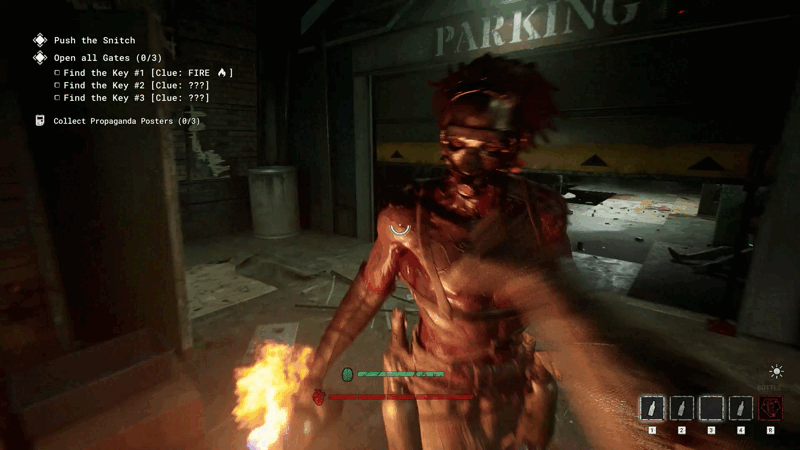800x450 pixels.
Task: Select the Find the Key #2 sub-objective
Action: pos(136,86)
